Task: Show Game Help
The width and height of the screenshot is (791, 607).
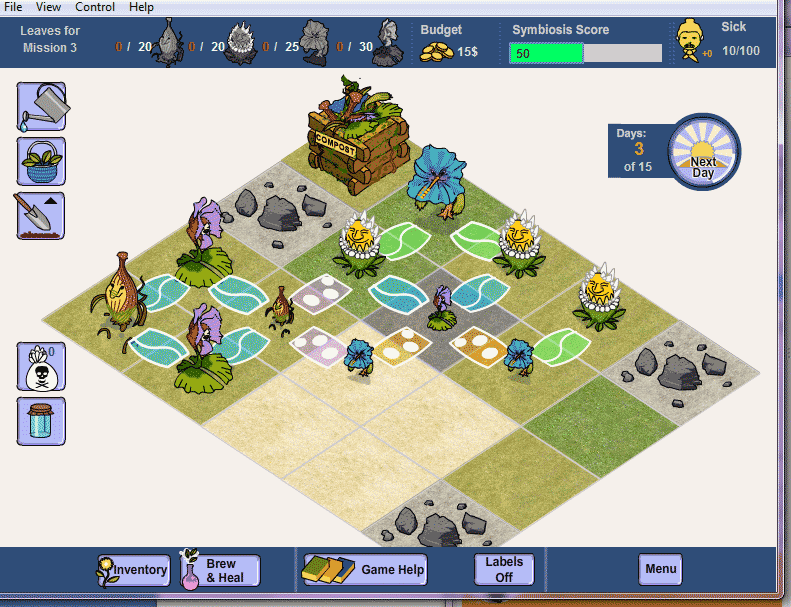Action: (x=365, y=570)
